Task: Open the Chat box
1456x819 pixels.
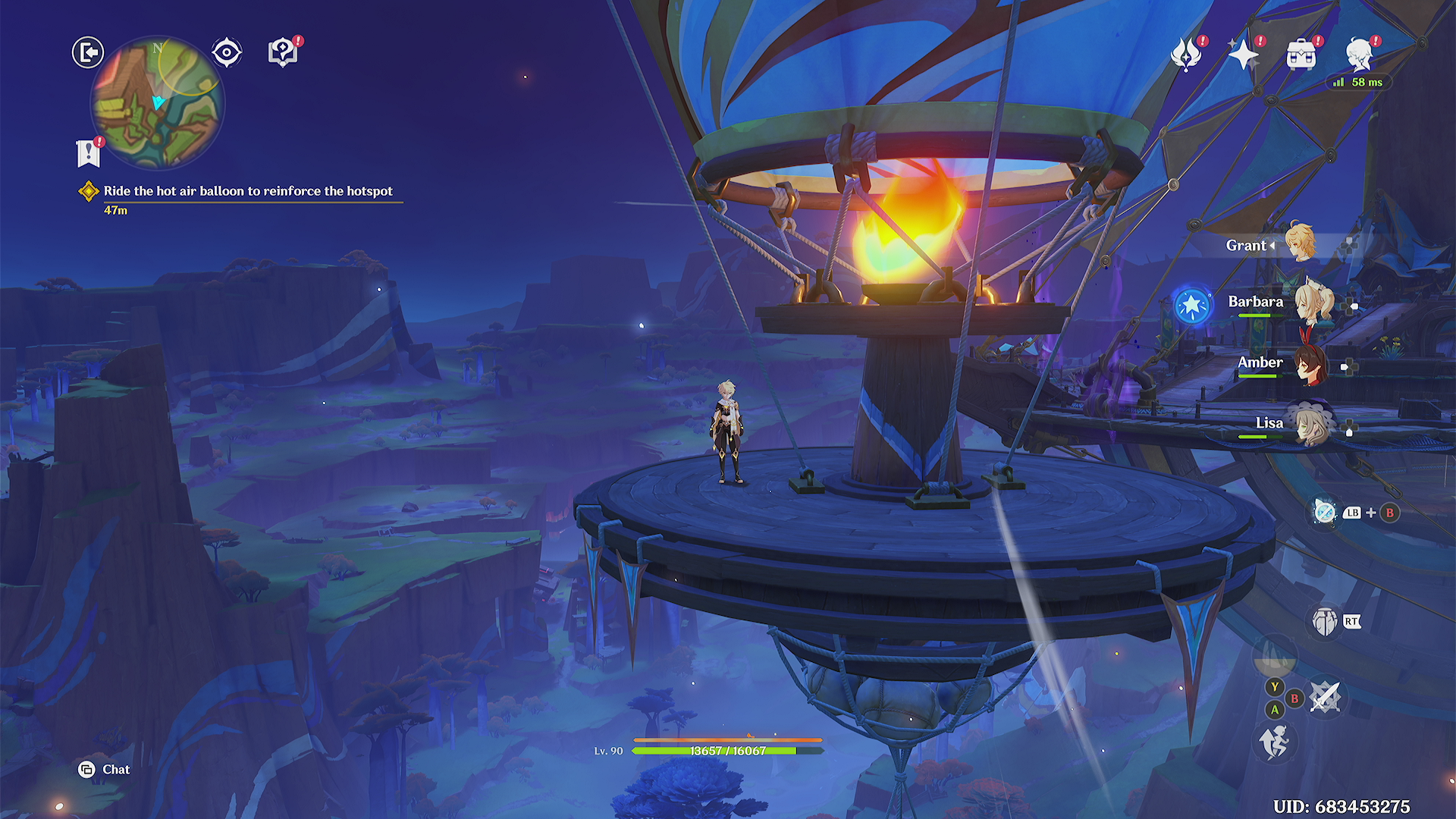Action: [x=105, y=770]
